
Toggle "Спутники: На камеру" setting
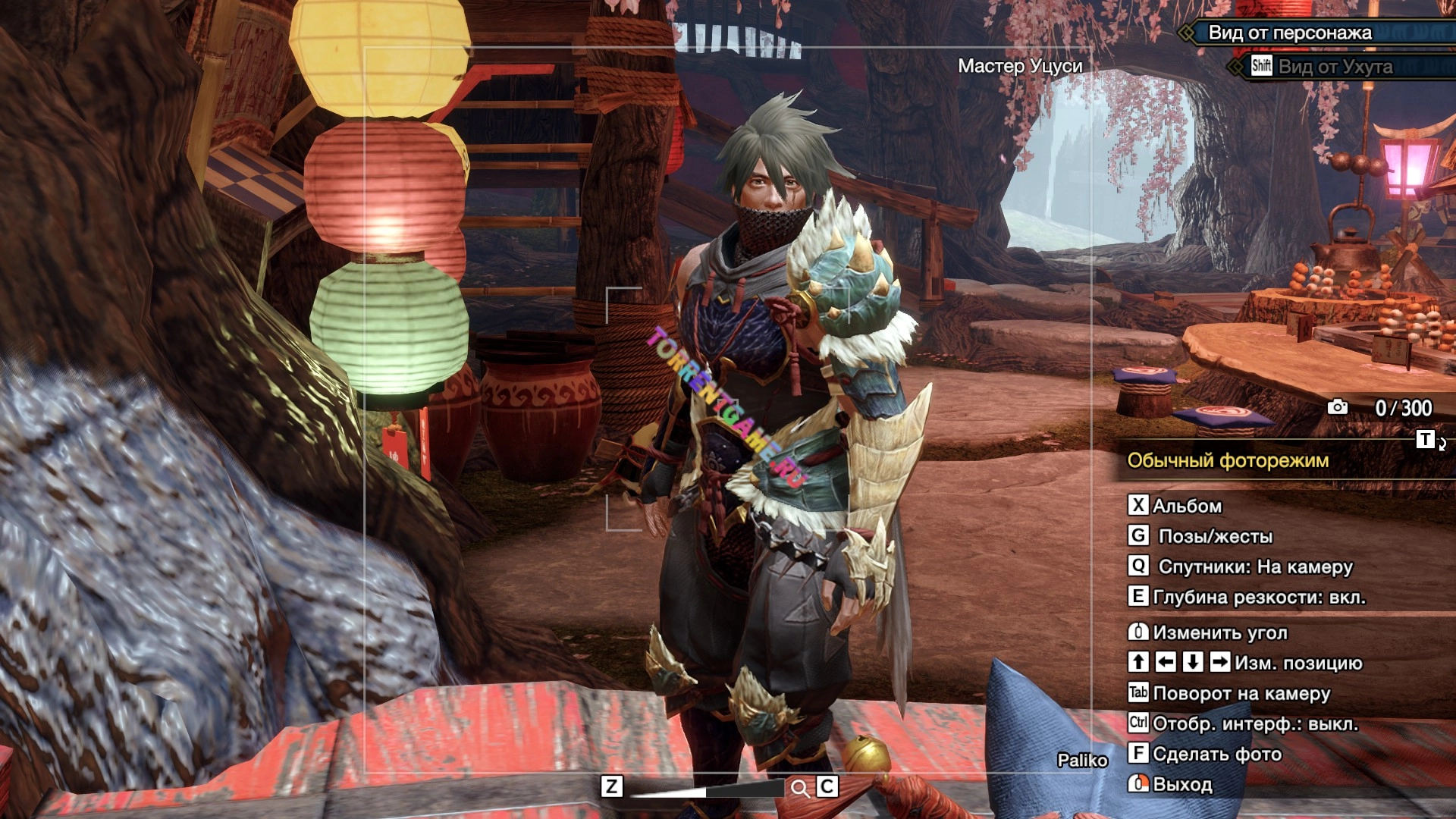pos(1255,566)
